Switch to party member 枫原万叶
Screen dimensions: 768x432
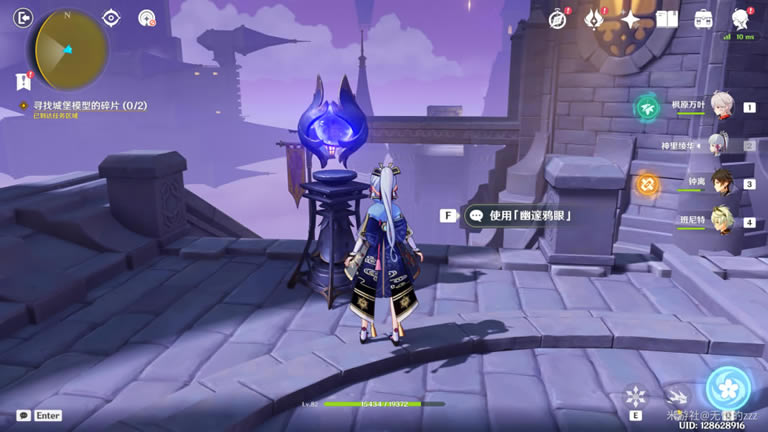[718, 107]
